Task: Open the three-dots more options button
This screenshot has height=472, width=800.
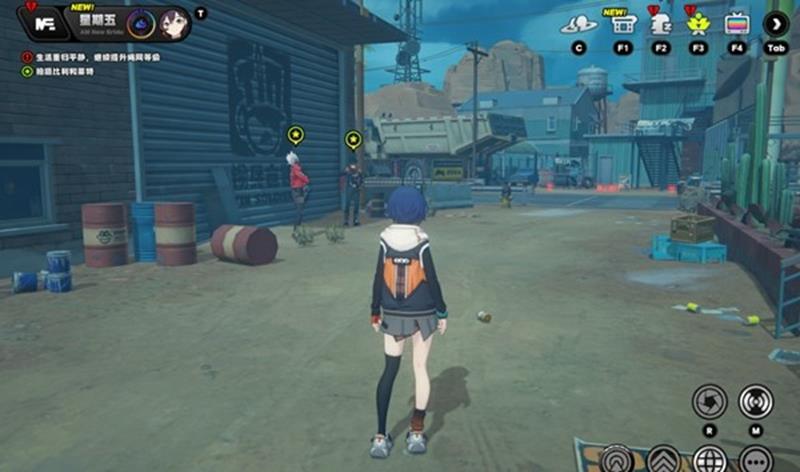Action: tap(756, 459)
